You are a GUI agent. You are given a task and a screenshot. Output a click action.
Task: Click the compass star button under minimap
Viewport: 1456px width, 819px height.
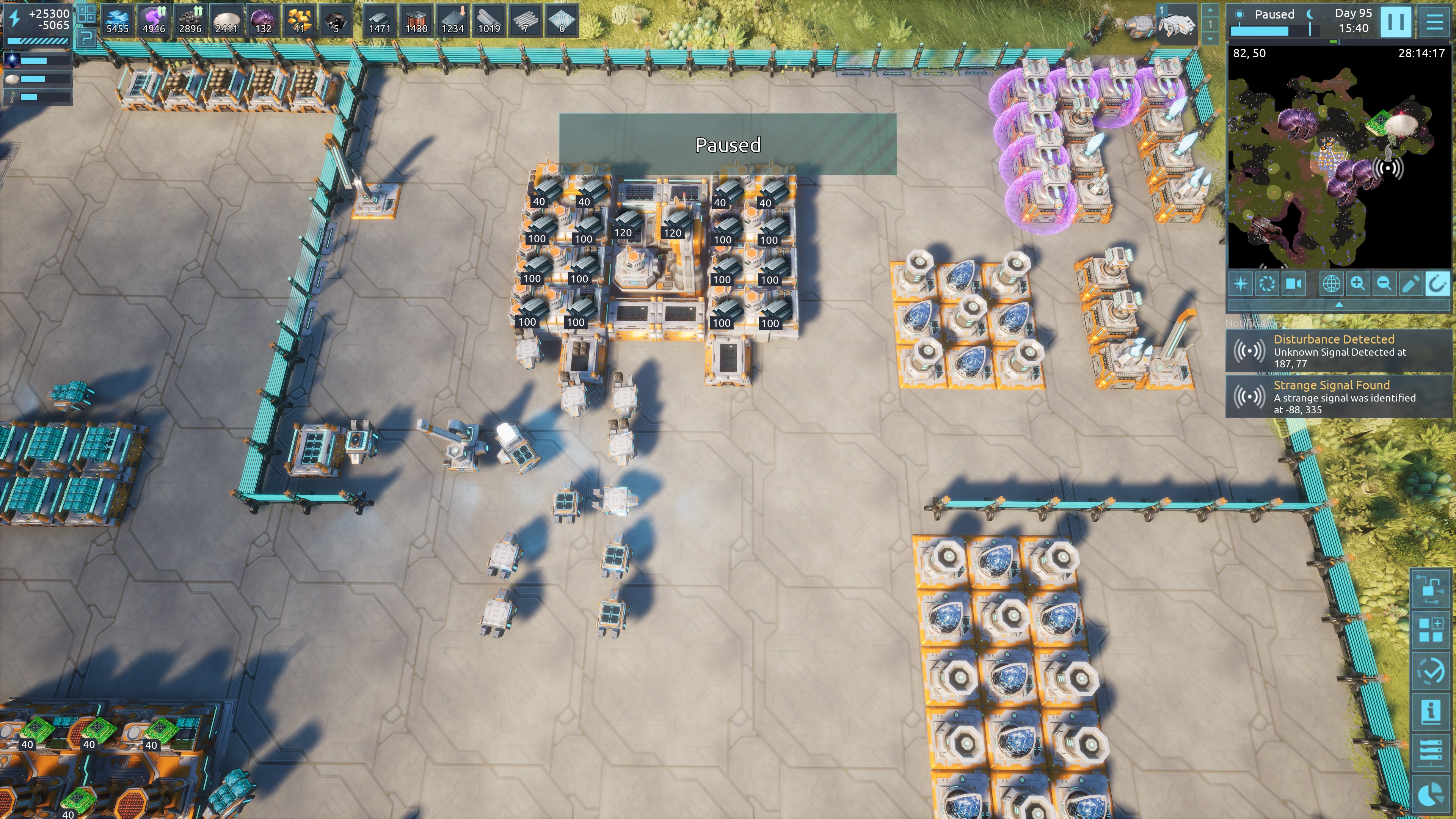point(1241,283)
